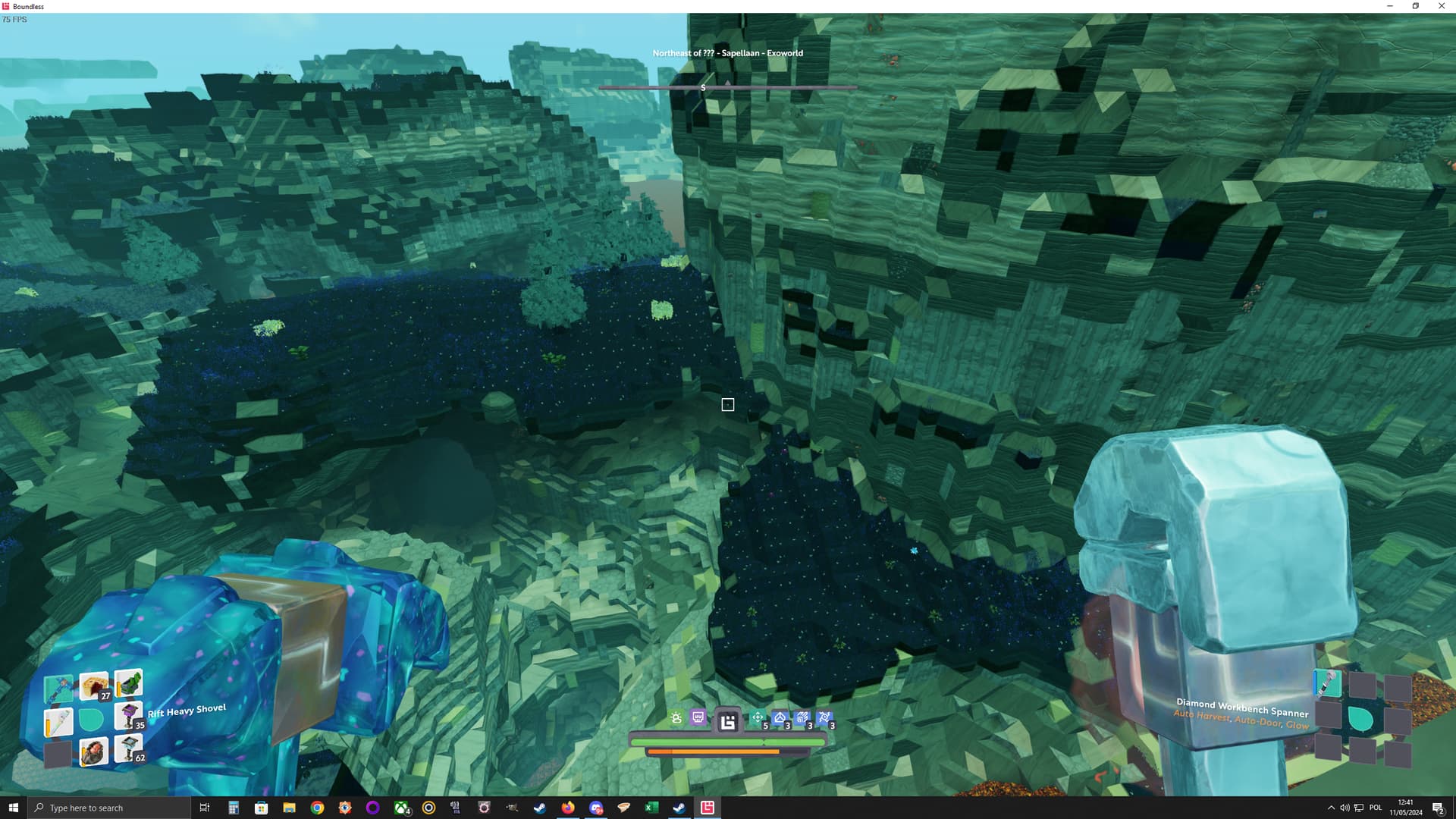Close the Boundless game window

1442,6
